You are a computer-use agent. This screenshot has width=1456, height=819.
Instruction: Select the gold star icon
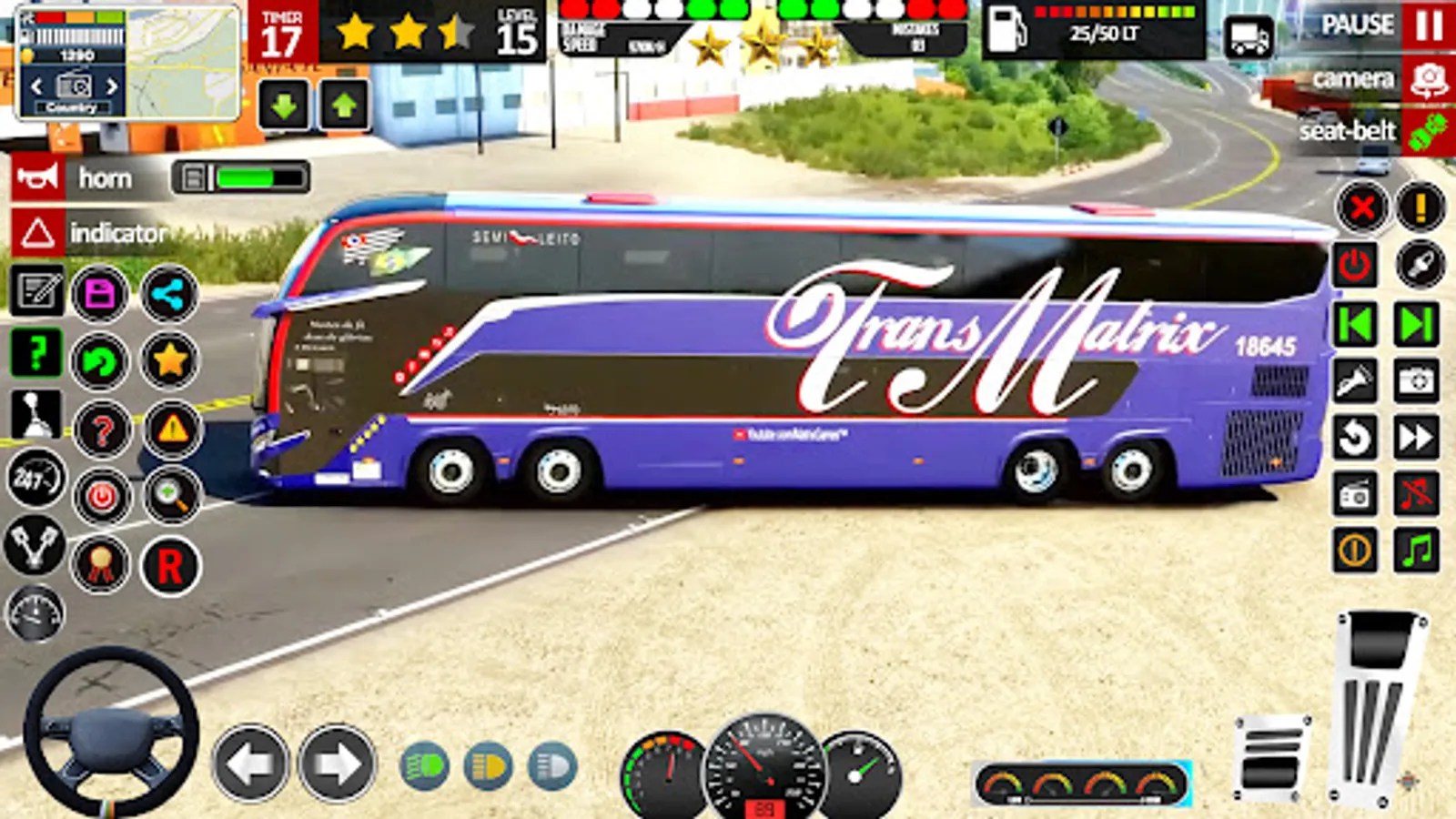[169, 360]
